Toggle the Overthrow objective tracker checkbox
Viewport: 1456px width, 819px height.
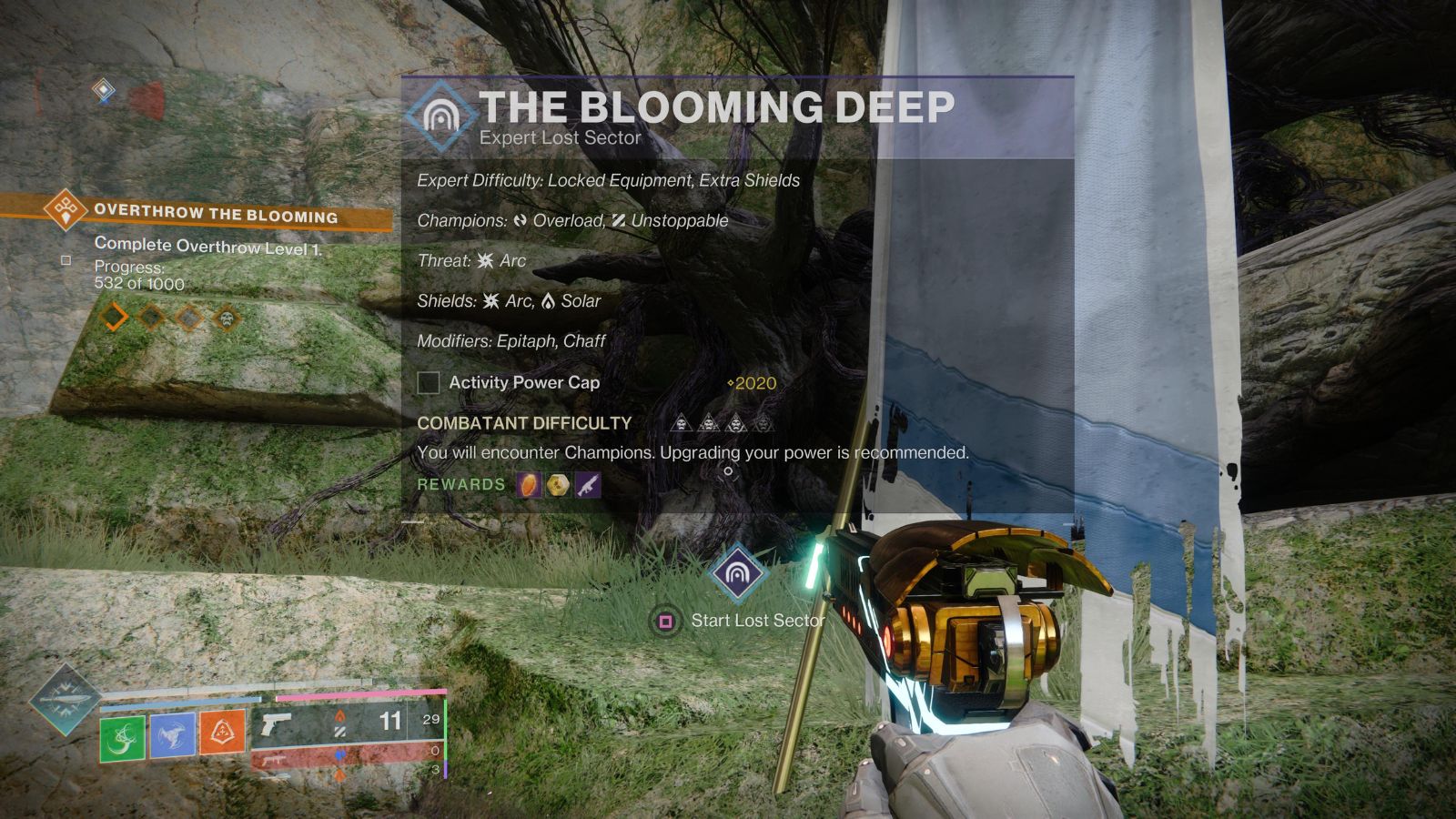tap(64, 259)
